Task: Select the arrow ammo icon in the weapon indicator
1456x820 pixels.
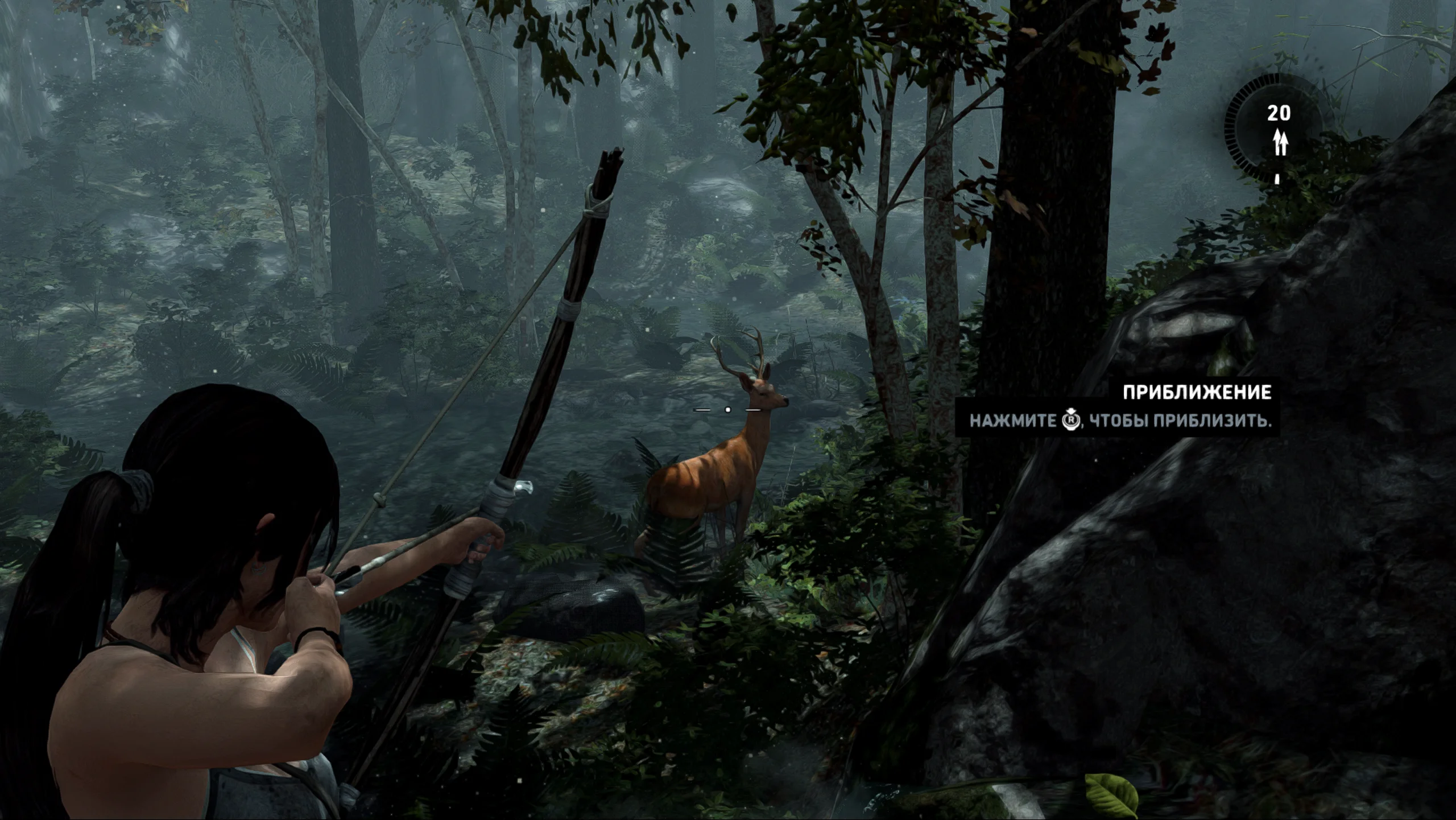Action: point(1280,142)
